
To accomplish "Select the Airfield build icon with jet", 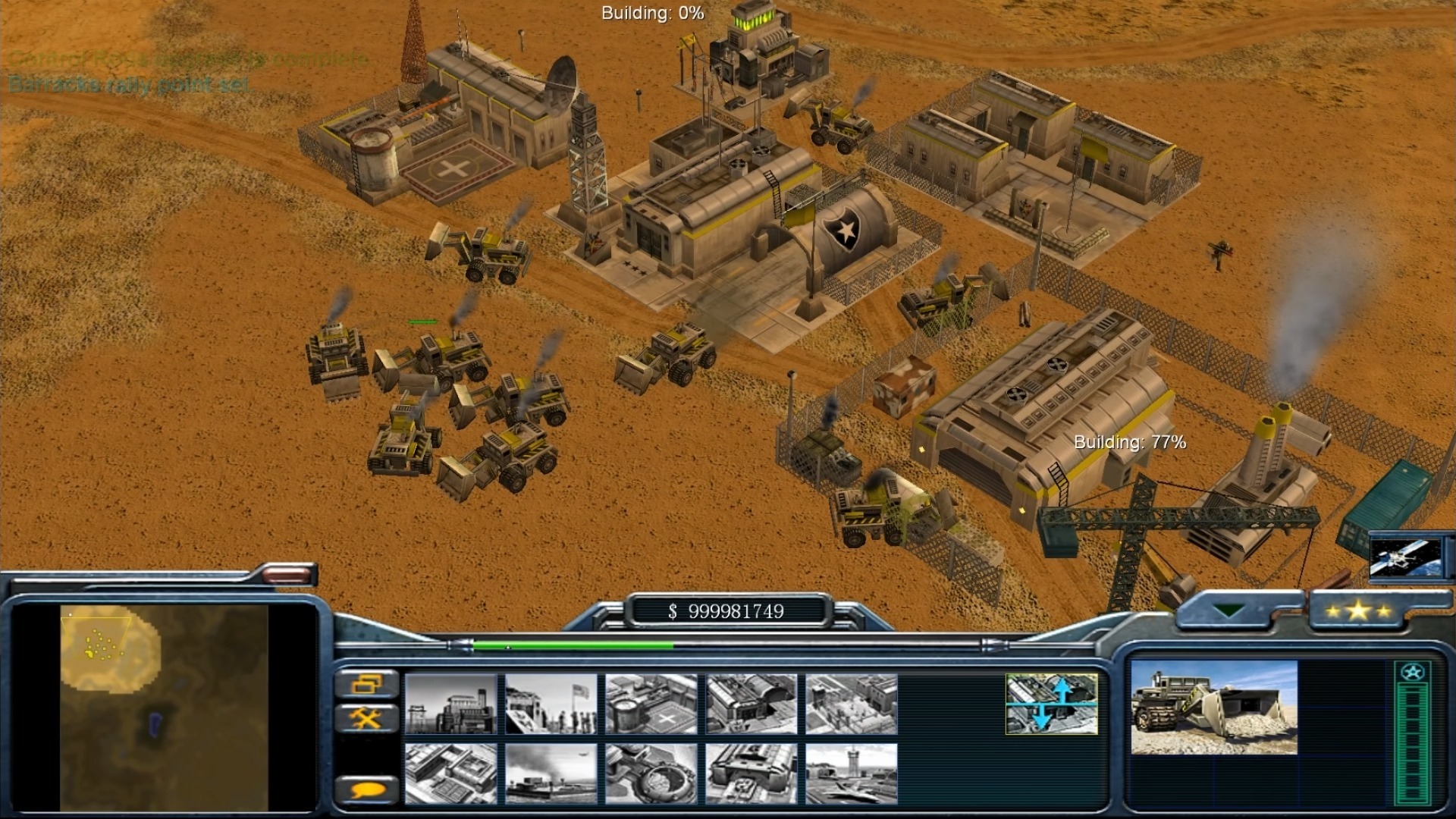I will pyautogui.click(x=851, y=773).
